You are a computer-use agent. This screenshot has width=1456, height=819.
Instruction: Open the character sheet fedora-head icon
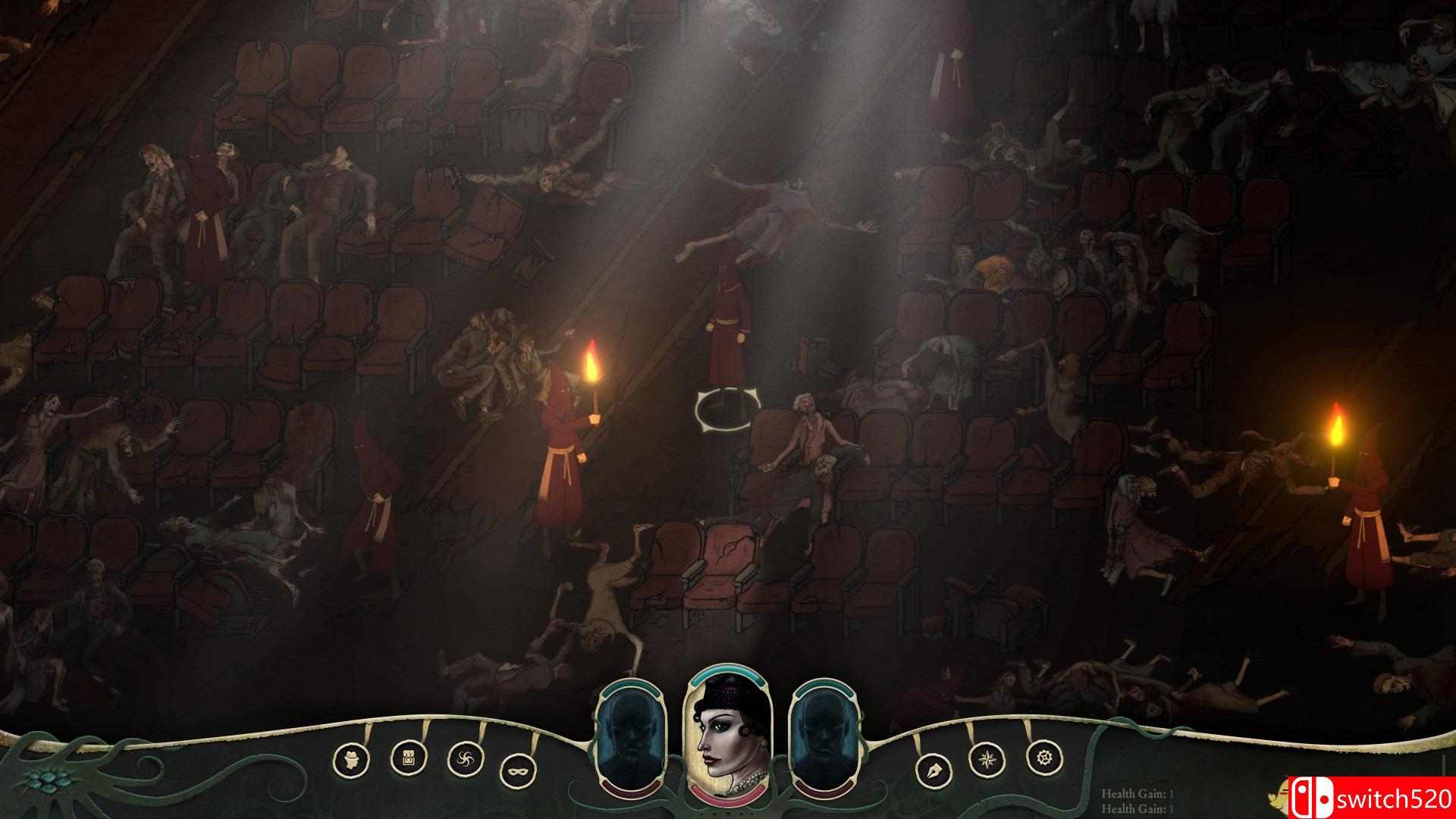351,758
